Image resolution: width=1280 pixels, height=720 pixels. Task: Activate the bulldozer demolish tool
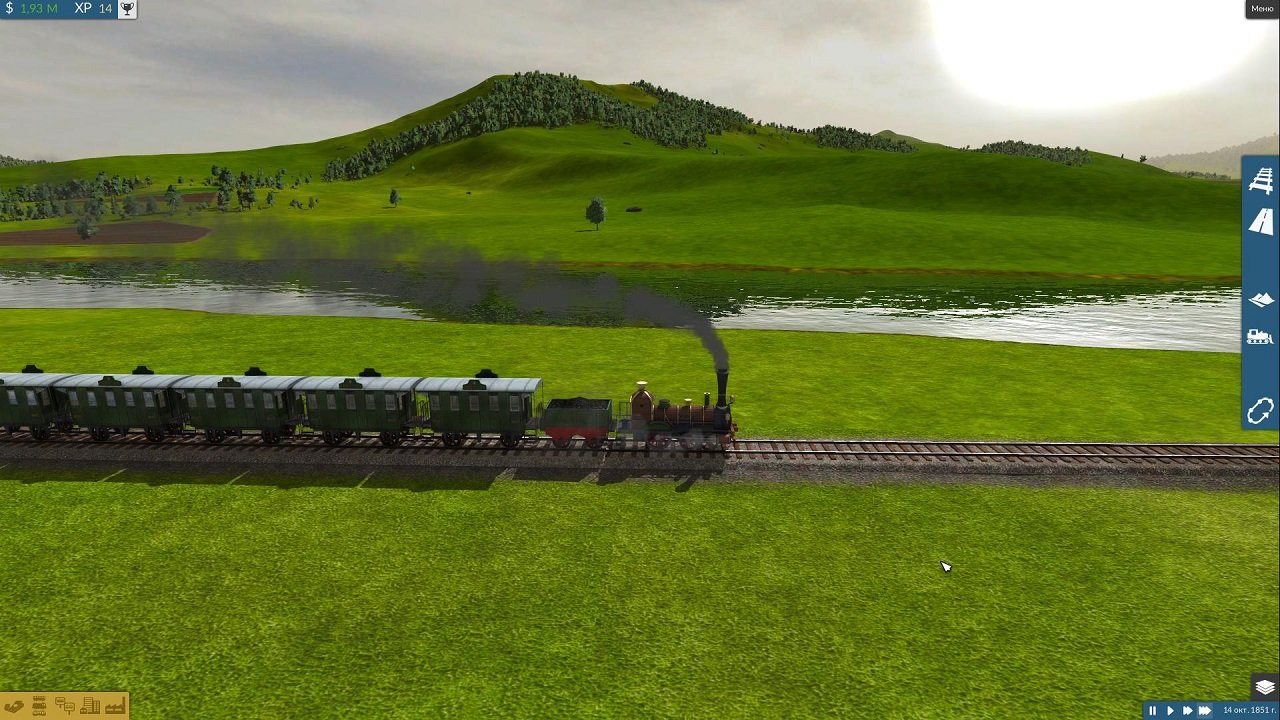pos(1260,338)
